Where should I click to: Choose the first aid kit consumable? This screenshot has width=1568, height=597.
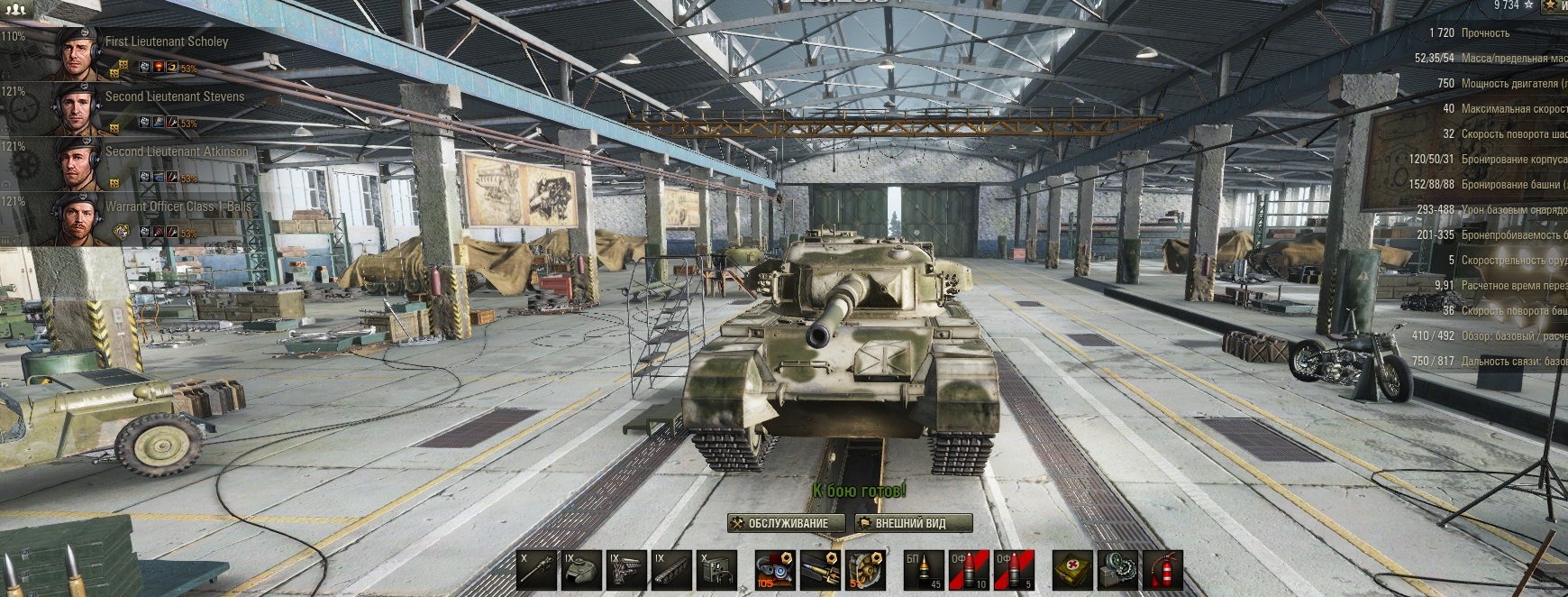click(x=1072, y=571)
